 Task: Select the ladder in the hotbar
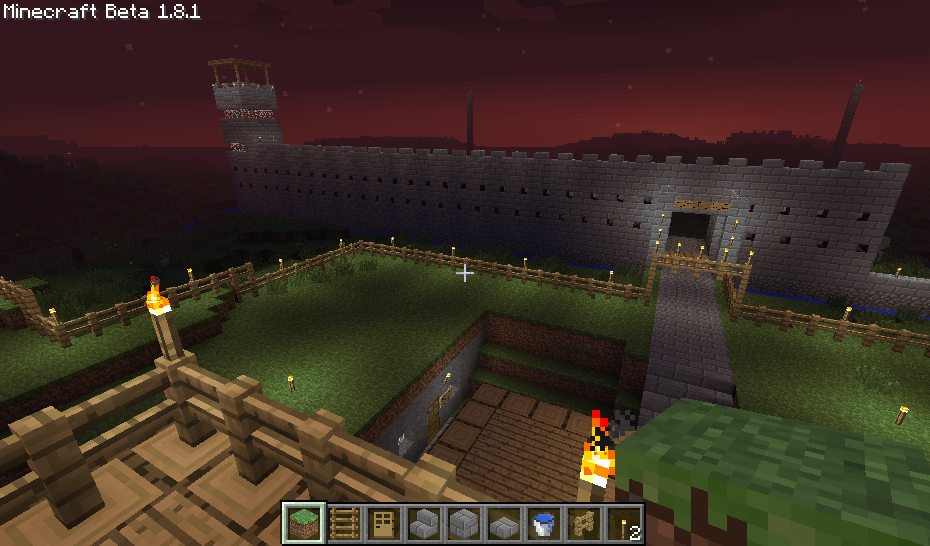343,523
